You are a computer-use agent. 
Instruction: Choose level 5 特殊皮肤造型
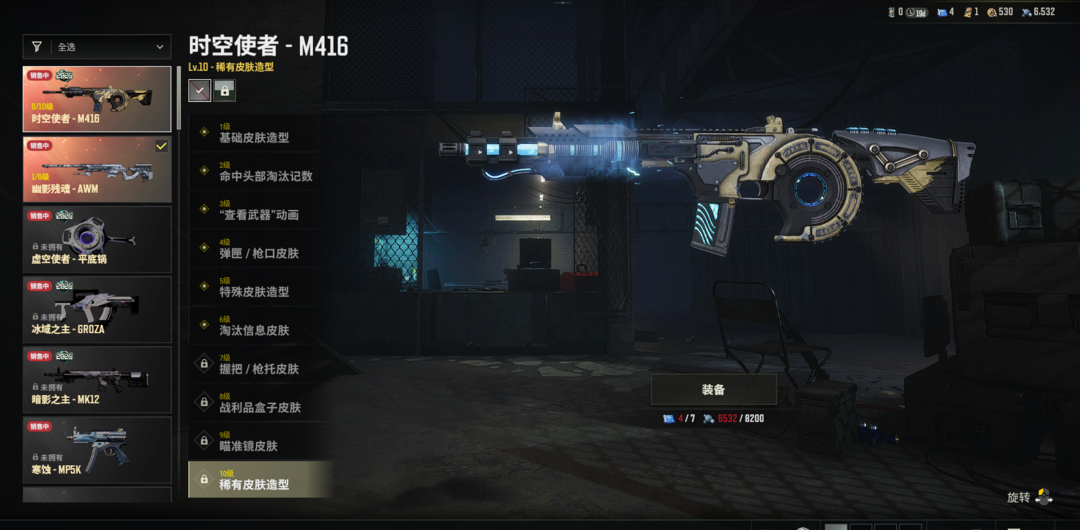[x=260, y=288]
